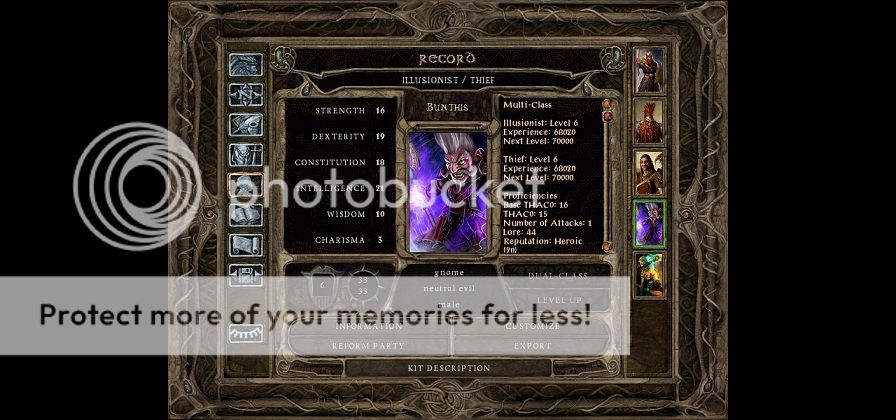Select the topmost party member portrait
The height and width of the screenshot is (420, 896).
tap(649, 69)
